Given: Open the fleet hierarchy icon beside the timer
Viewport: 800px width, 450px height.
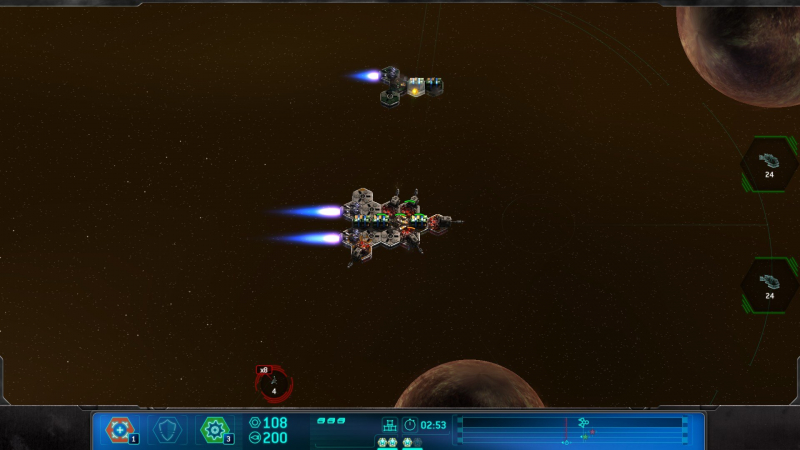Looking at the screenshot, I should point(390,425).
